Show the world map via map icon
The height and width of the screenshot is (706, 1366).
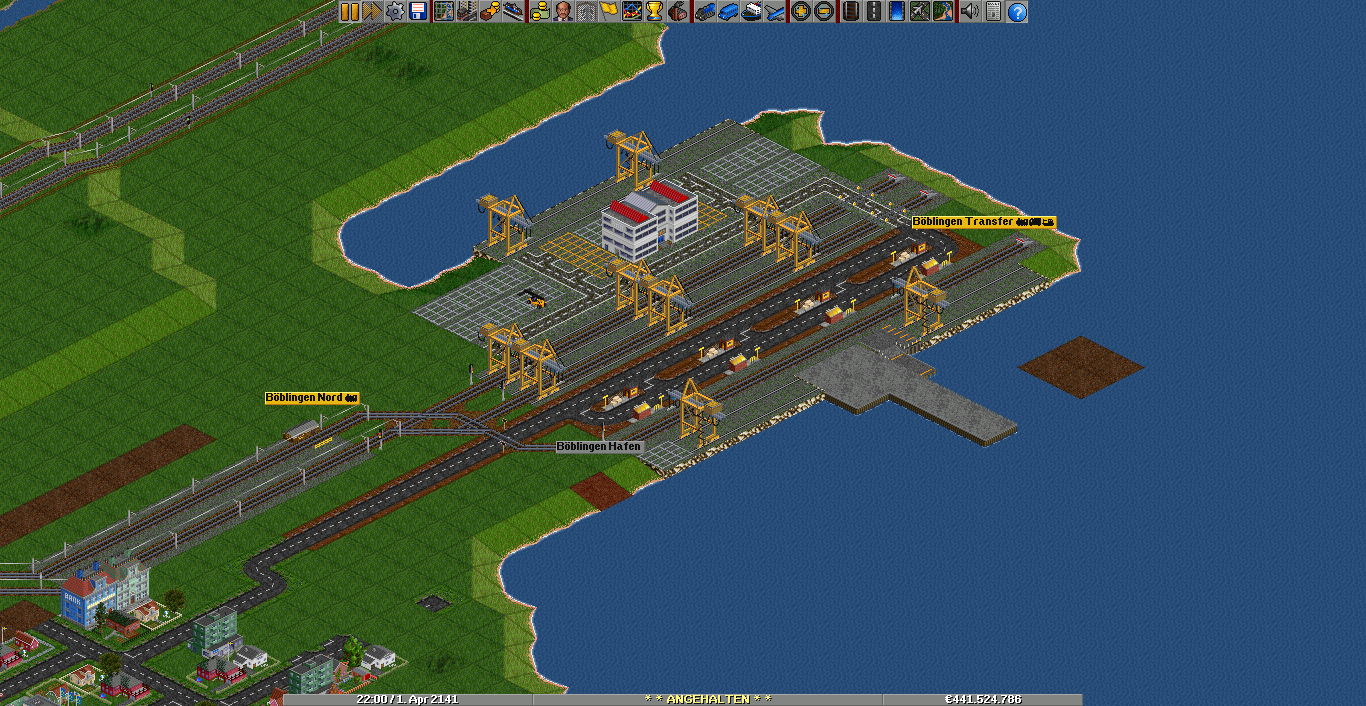443,12
